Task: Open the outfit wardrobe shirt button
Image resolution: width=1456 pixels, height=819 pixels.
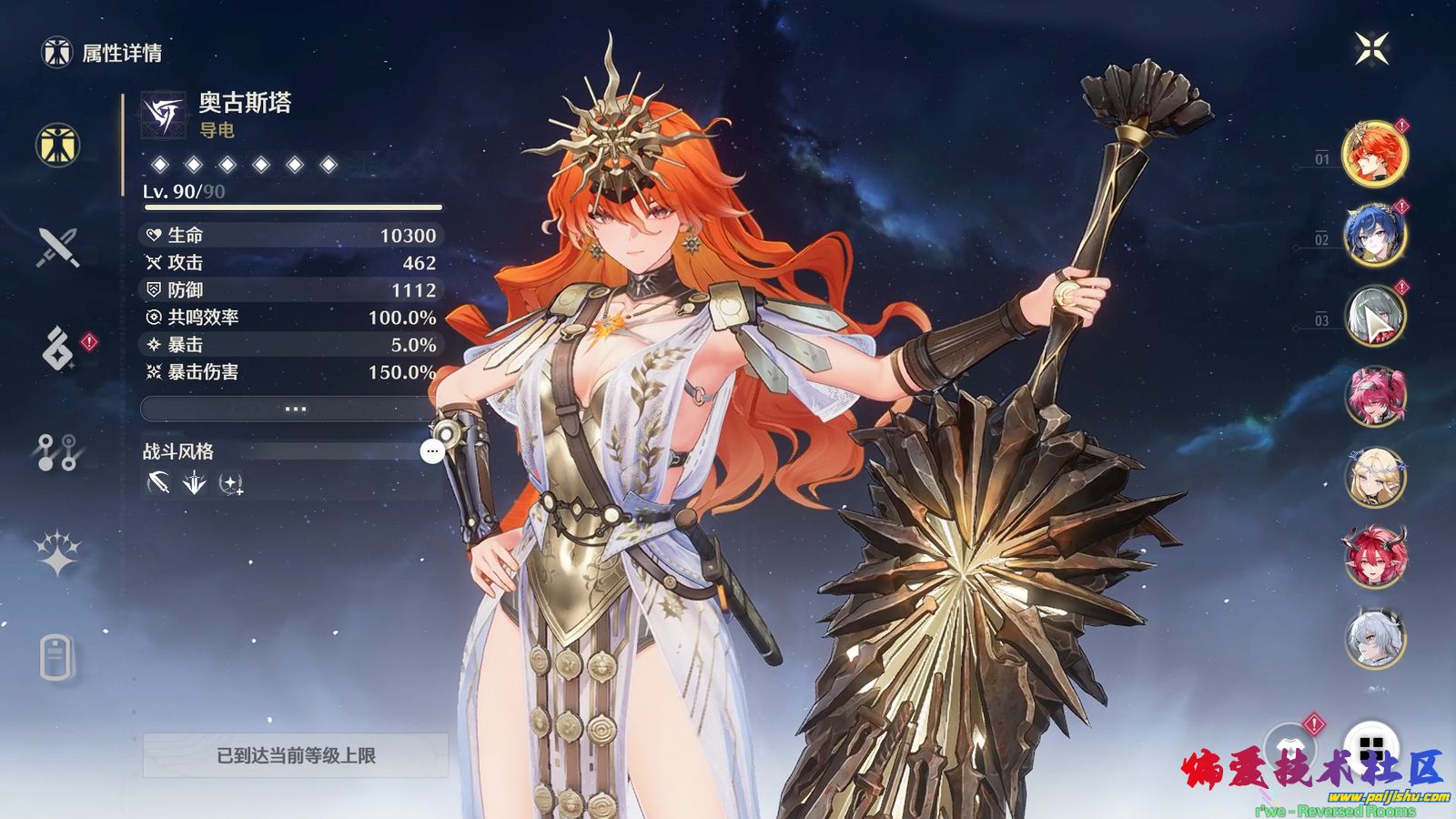Action: [1289, 746]
